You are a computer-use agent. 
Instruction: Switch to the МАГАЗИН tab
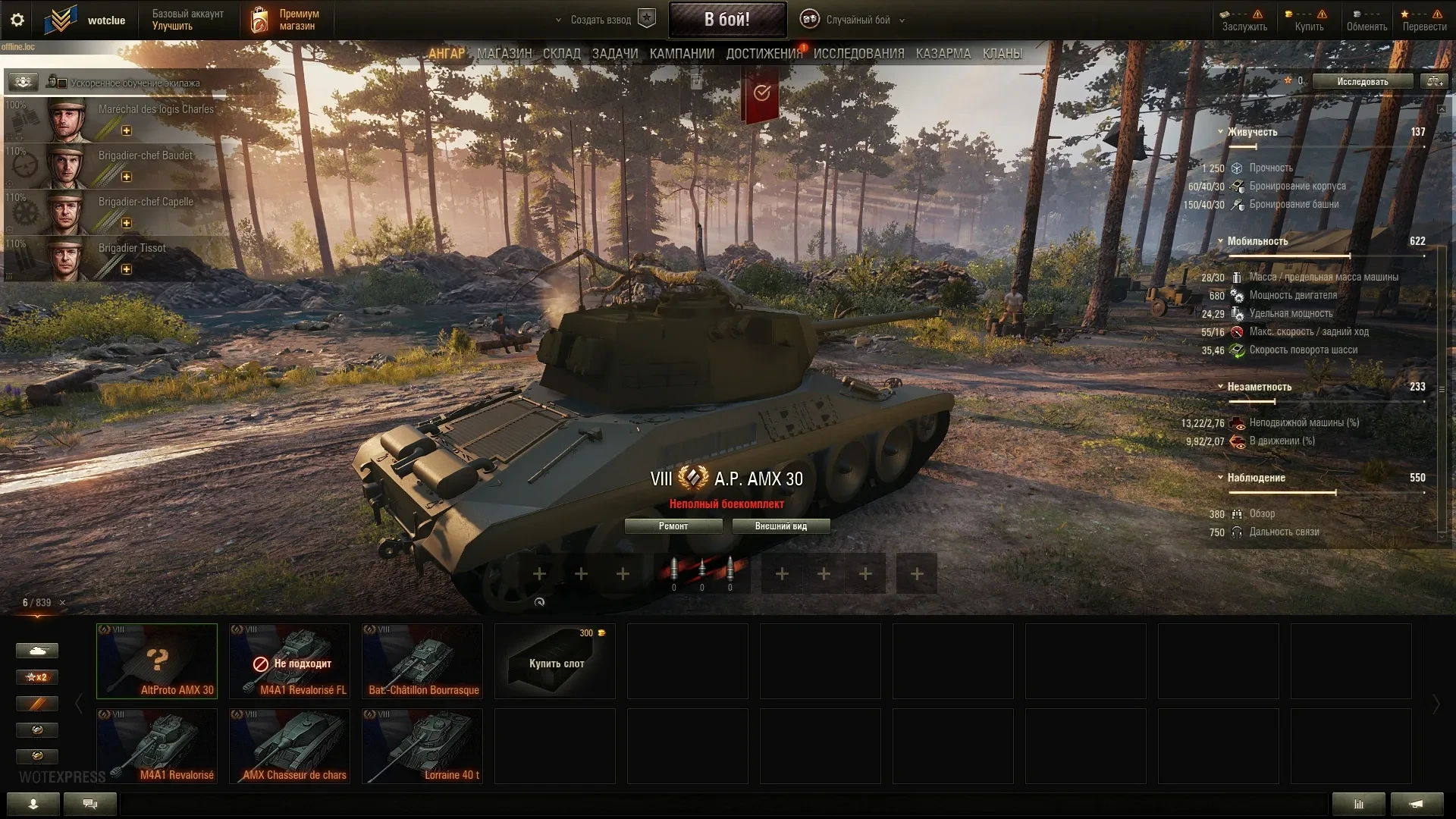tap(504, 54)
